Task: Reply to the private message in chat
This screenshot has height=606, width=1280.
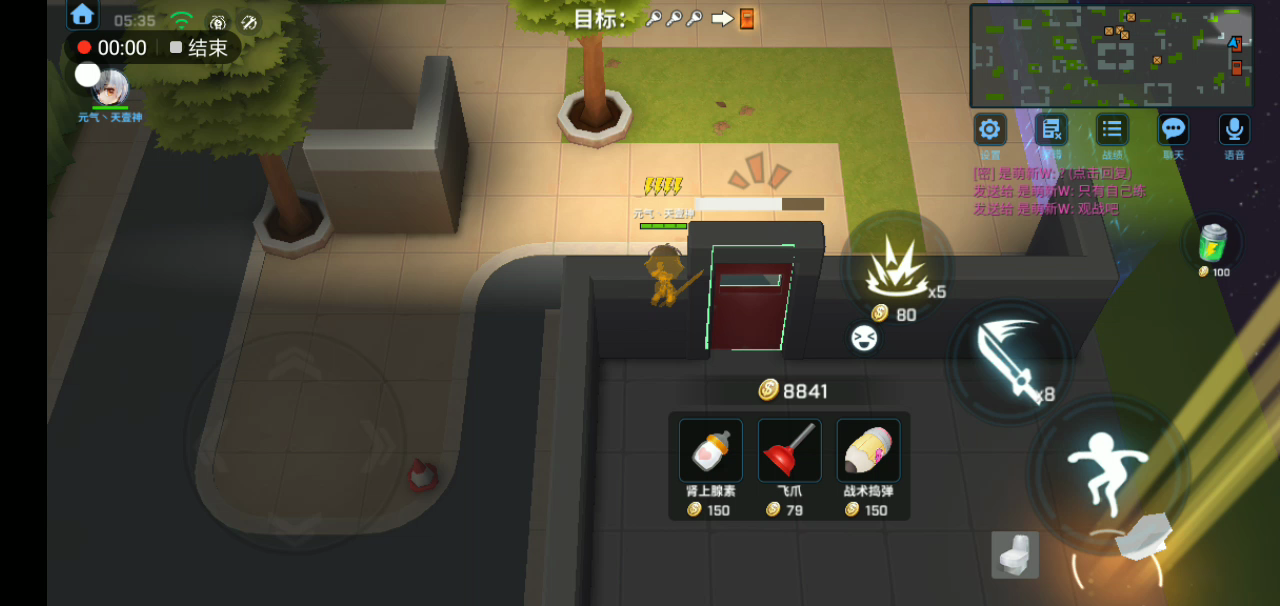Action: click(1058, 173)
